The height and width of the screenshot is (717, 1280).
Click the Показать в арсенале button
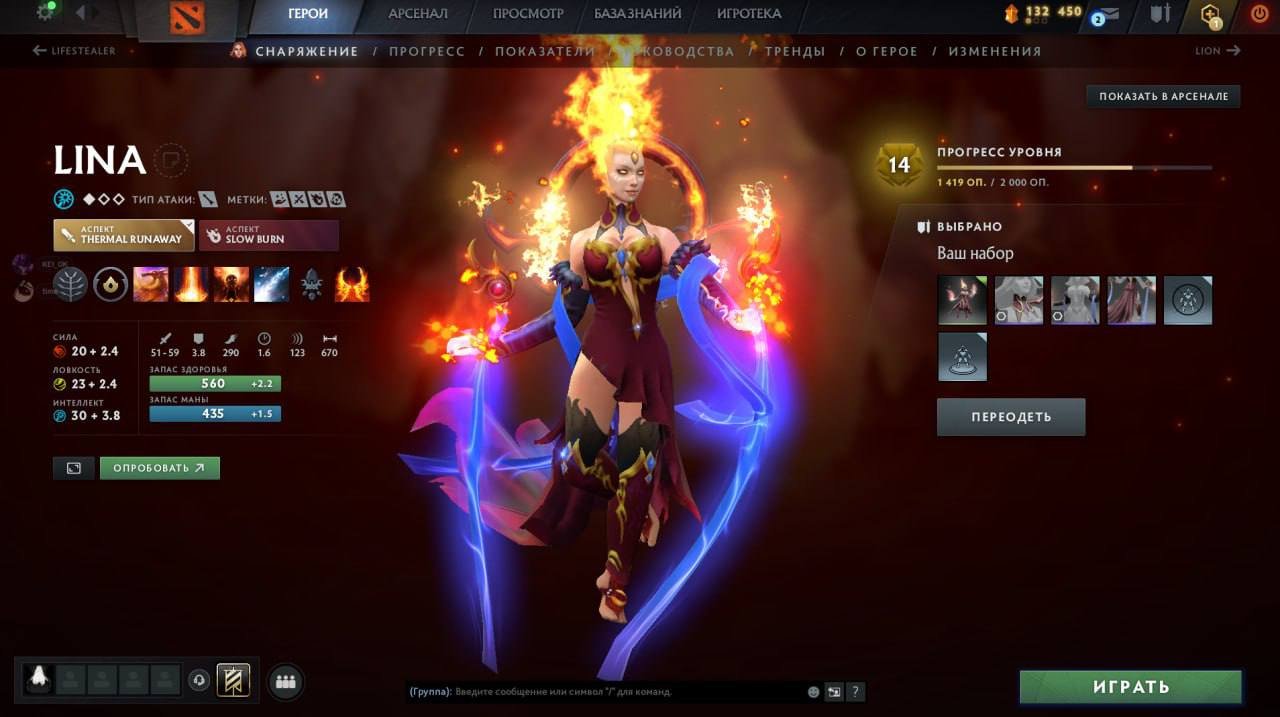pyautogui.click(x=1163, y=97)
